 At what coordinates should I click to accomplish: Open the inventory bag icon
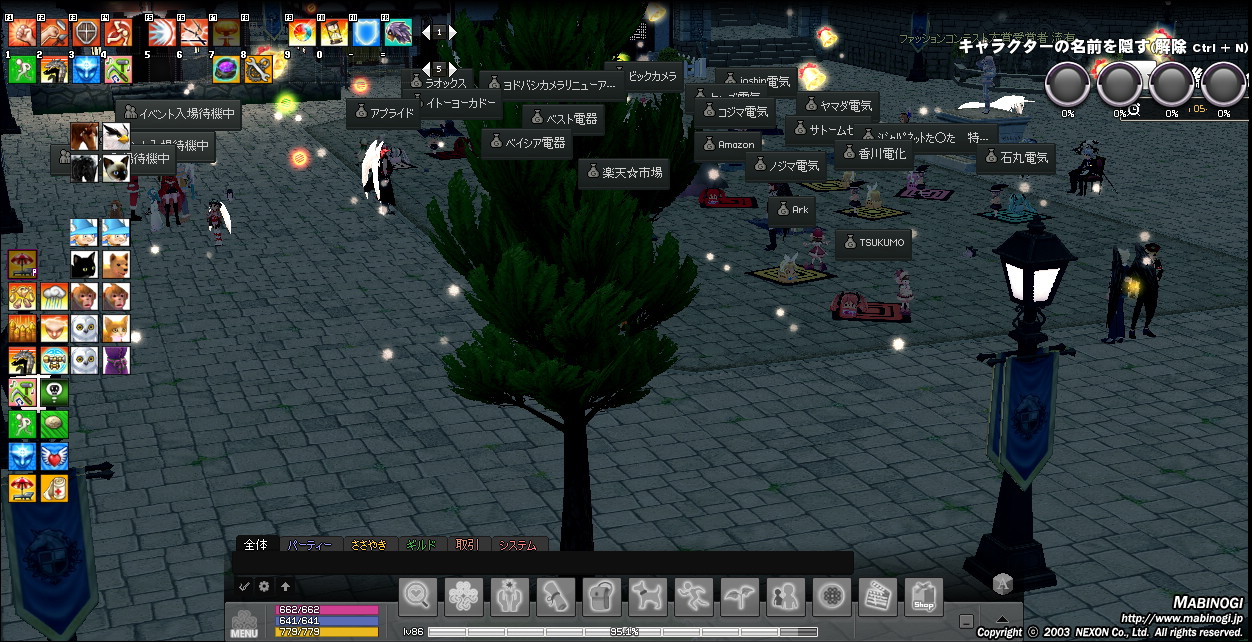tap(602, 598)
